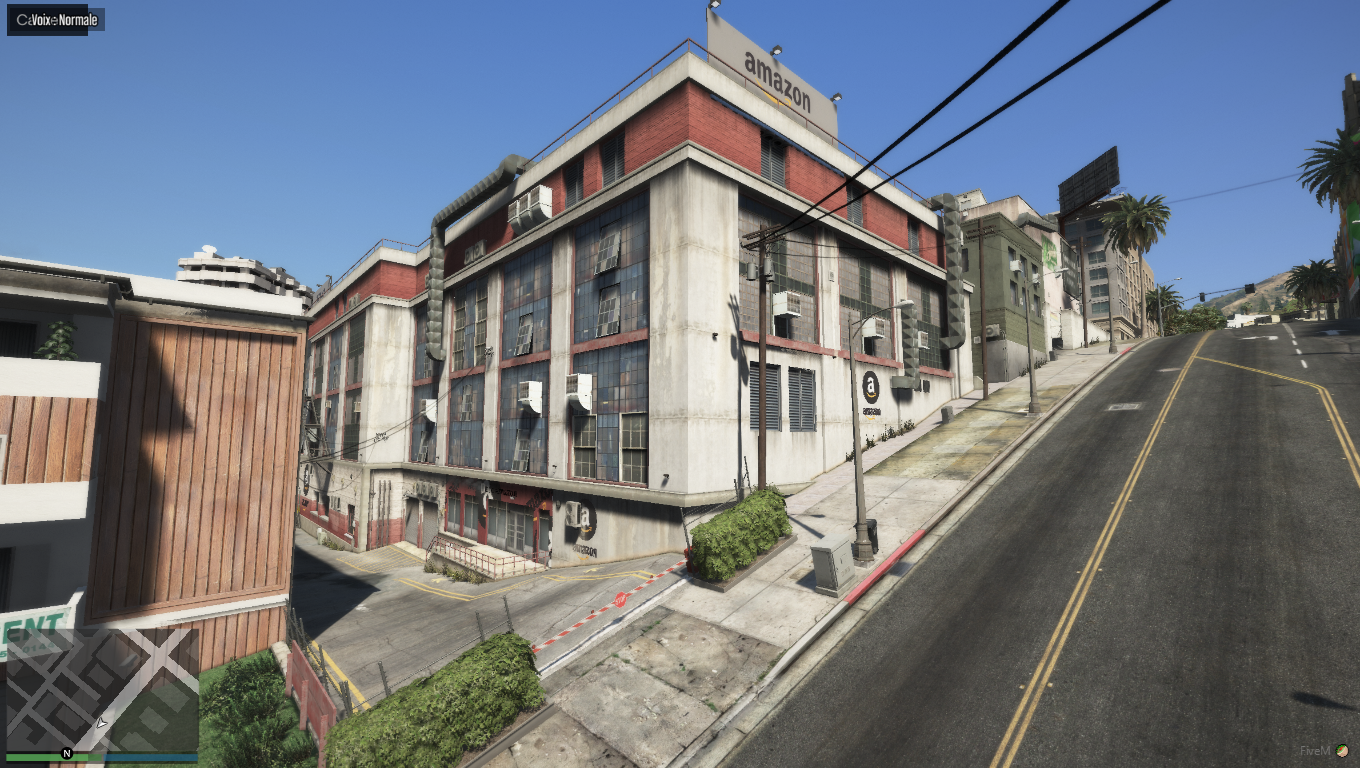Select the Voix Normale voice indicator
The width and height of the screenshot is (1360, 768).
coord(56,20)
